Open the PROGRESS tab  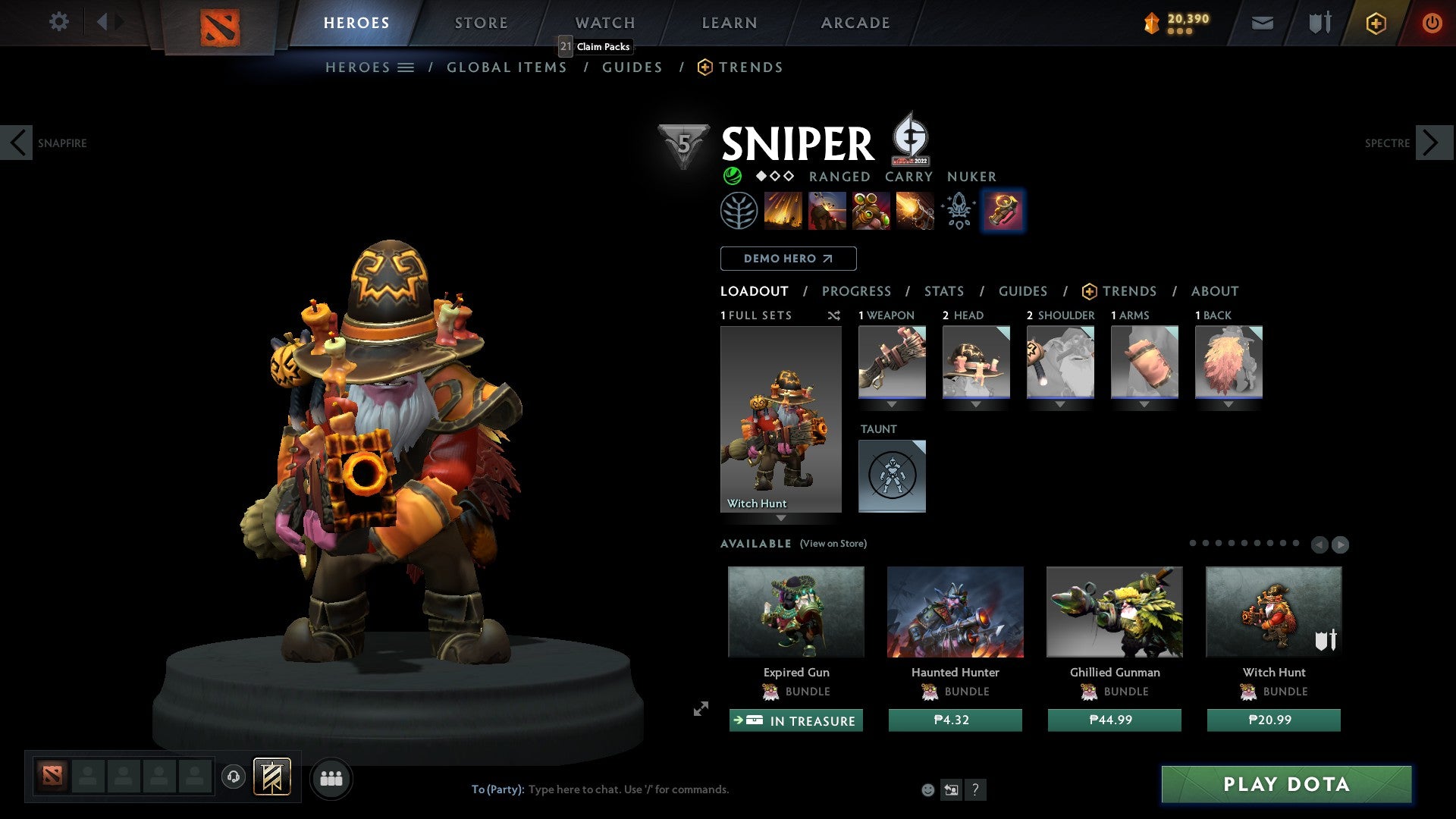coord(857,290)
